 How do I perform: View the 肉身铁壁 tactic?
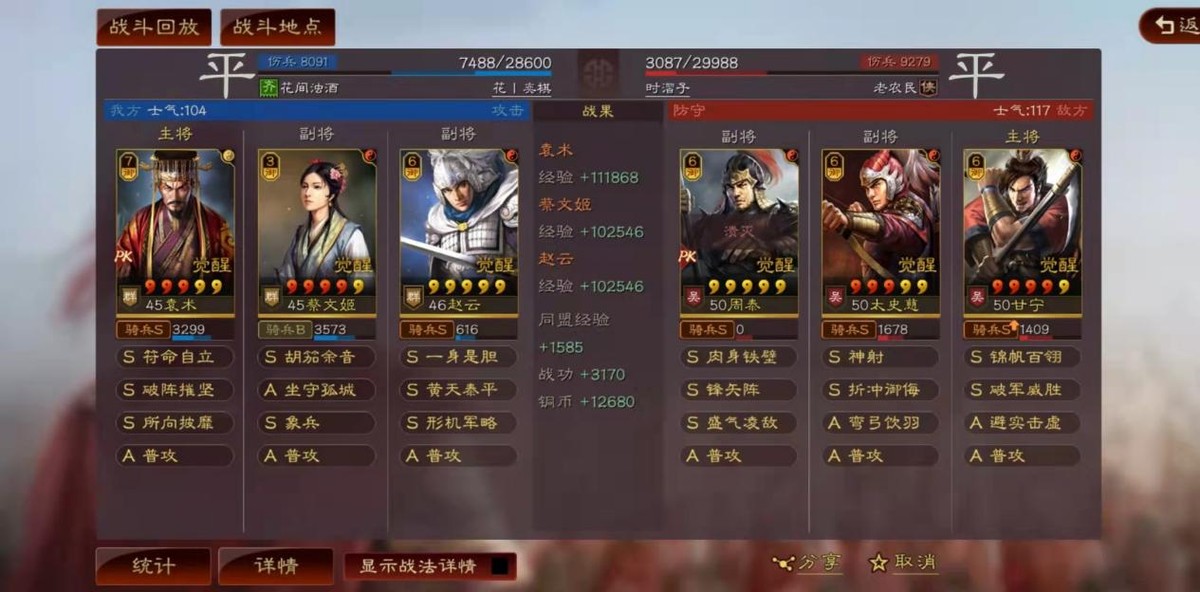coord(739,357)
